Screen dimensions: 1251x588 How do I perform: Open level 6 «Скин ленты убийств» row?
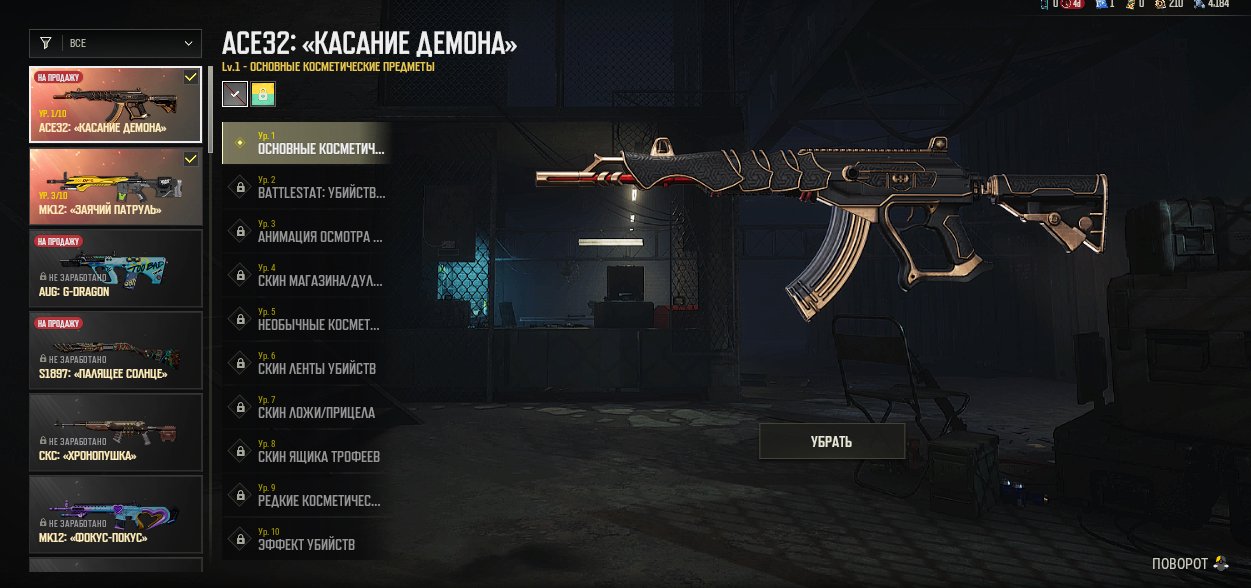click(306, 363)
